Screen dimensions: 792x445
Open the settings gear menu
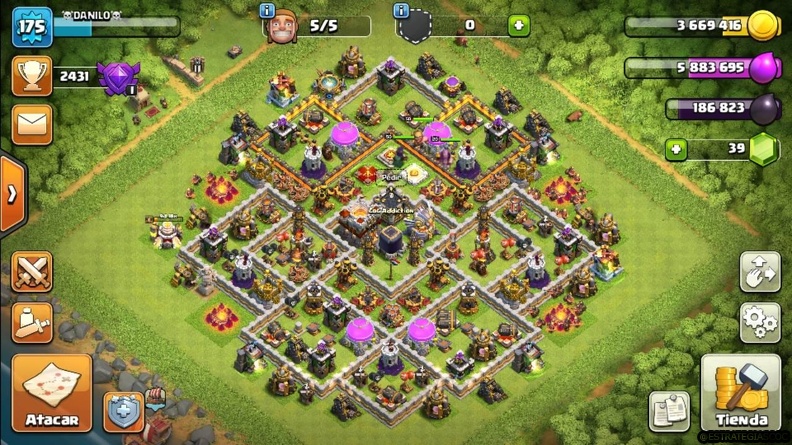pyautogui.click(x=760, y=322)
